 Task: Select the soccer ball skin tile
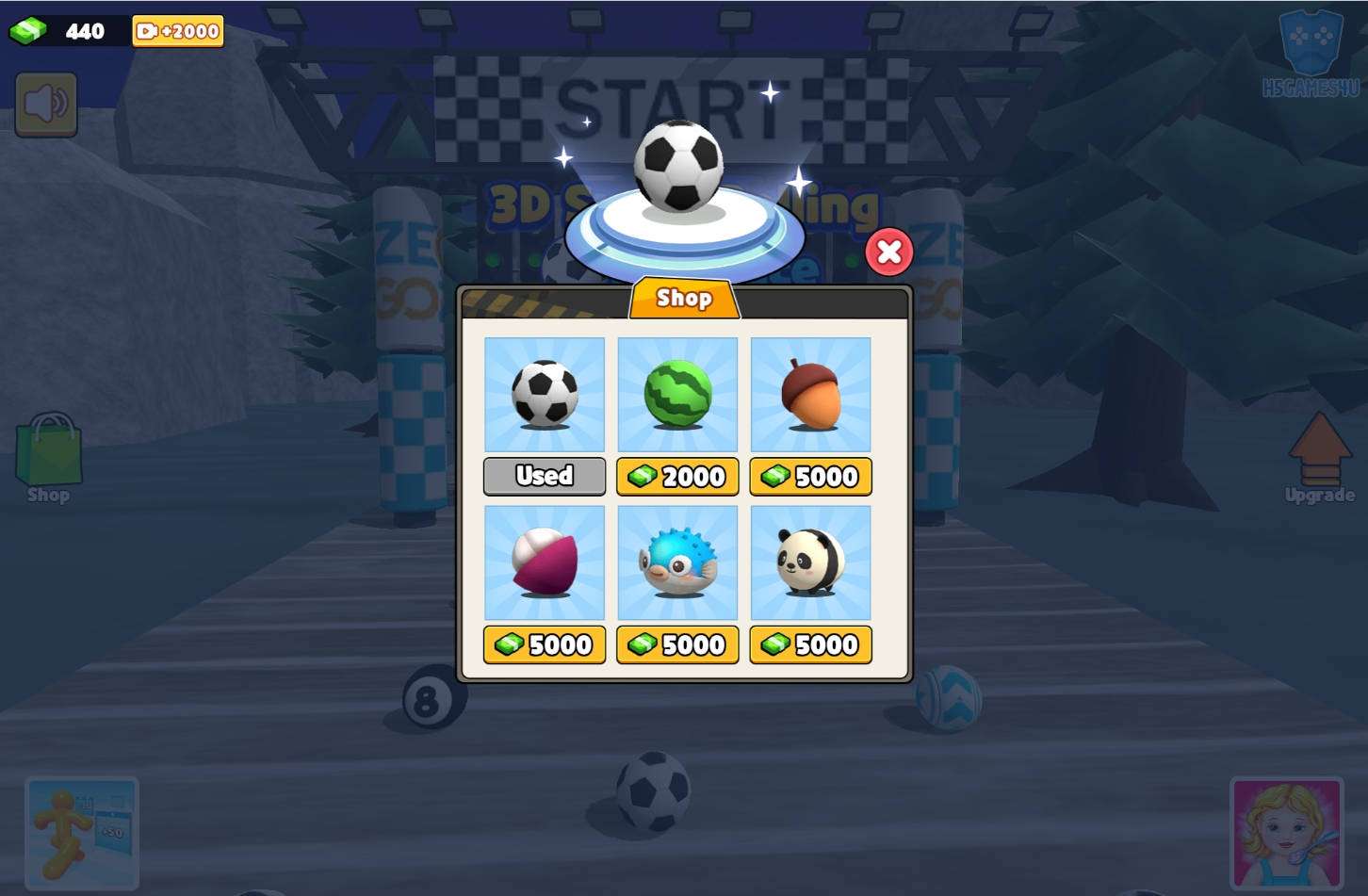[545, 394]
